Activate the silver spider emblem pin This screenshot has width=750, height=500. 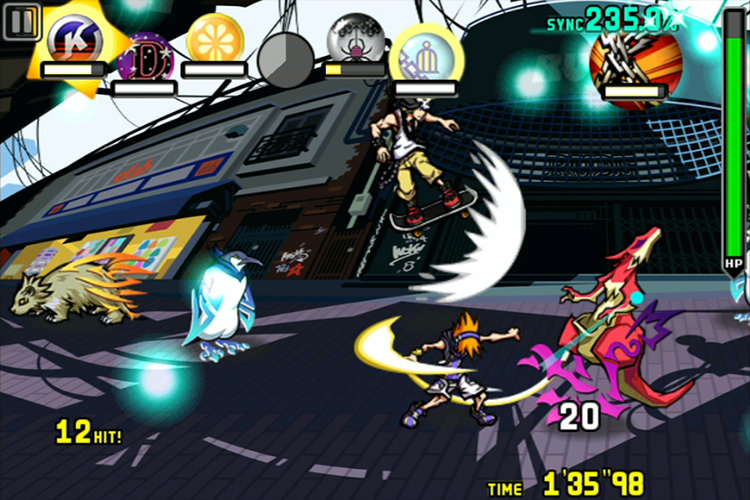356,40
